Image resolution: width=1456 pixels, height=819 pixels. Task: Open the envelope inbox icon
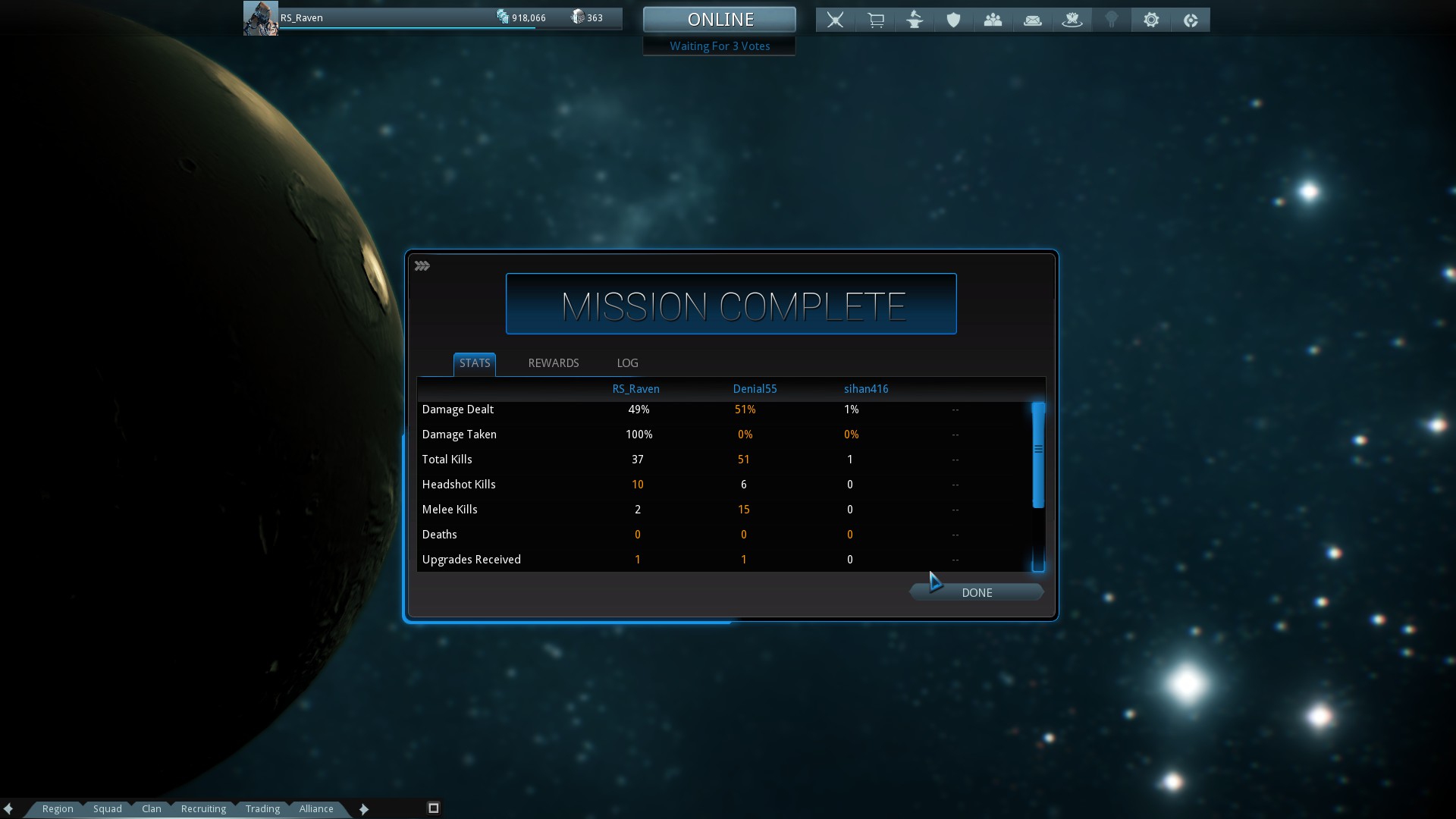click(x=1032, y=20)
